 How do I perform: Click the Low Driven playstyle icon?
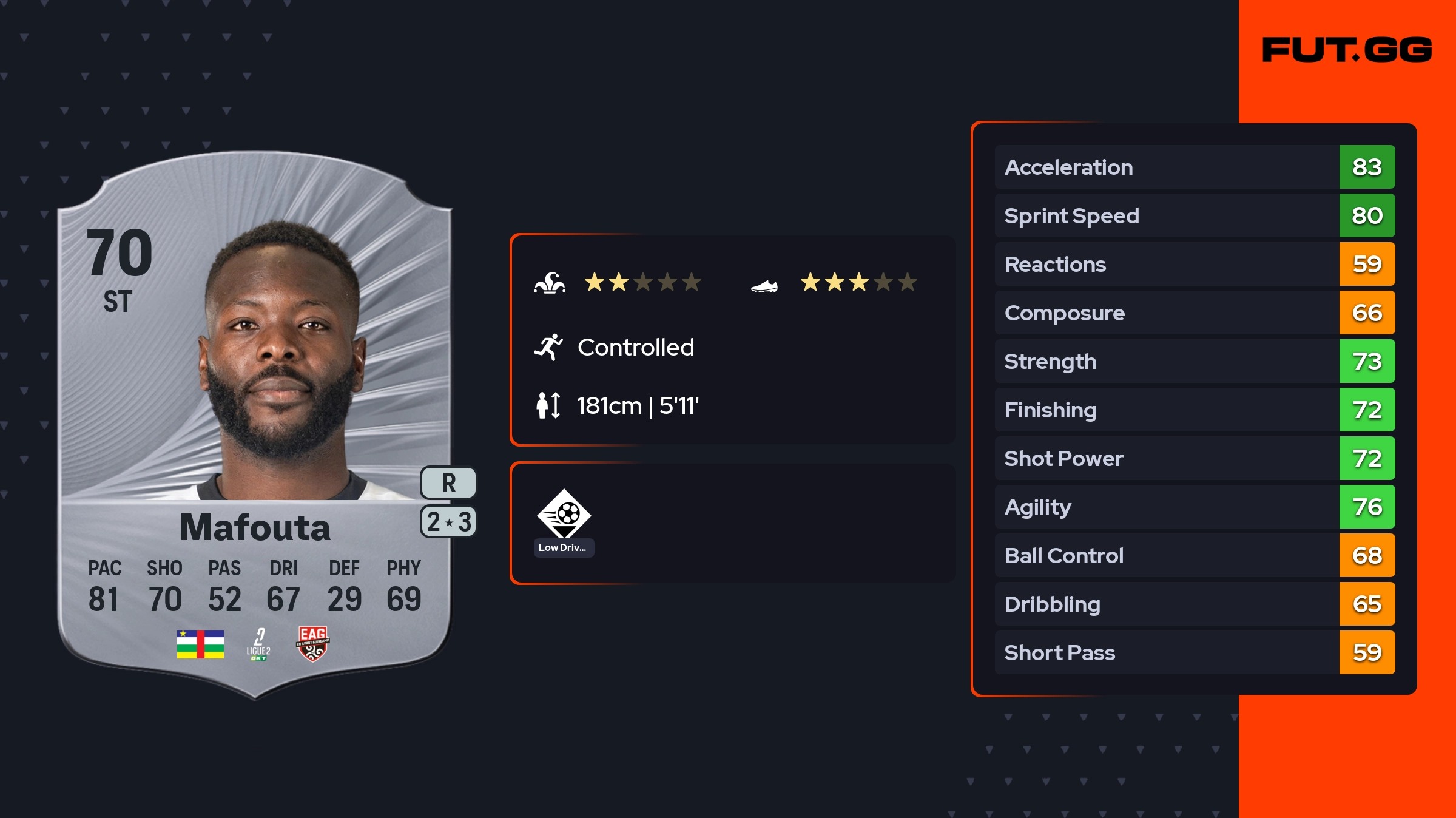(564, 515)
